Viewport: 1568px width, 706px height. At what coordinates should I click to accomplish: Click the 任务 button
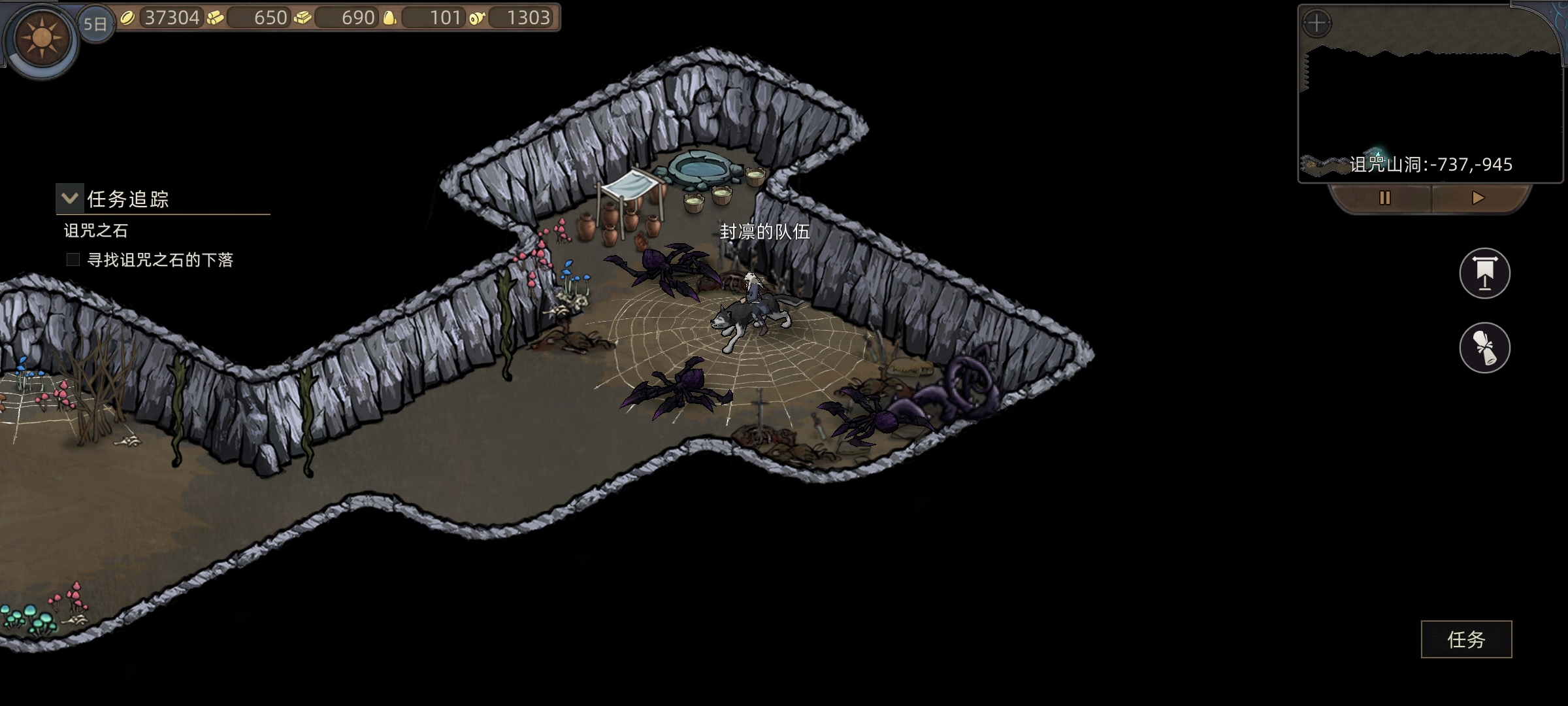click(x=1466, y=639)
